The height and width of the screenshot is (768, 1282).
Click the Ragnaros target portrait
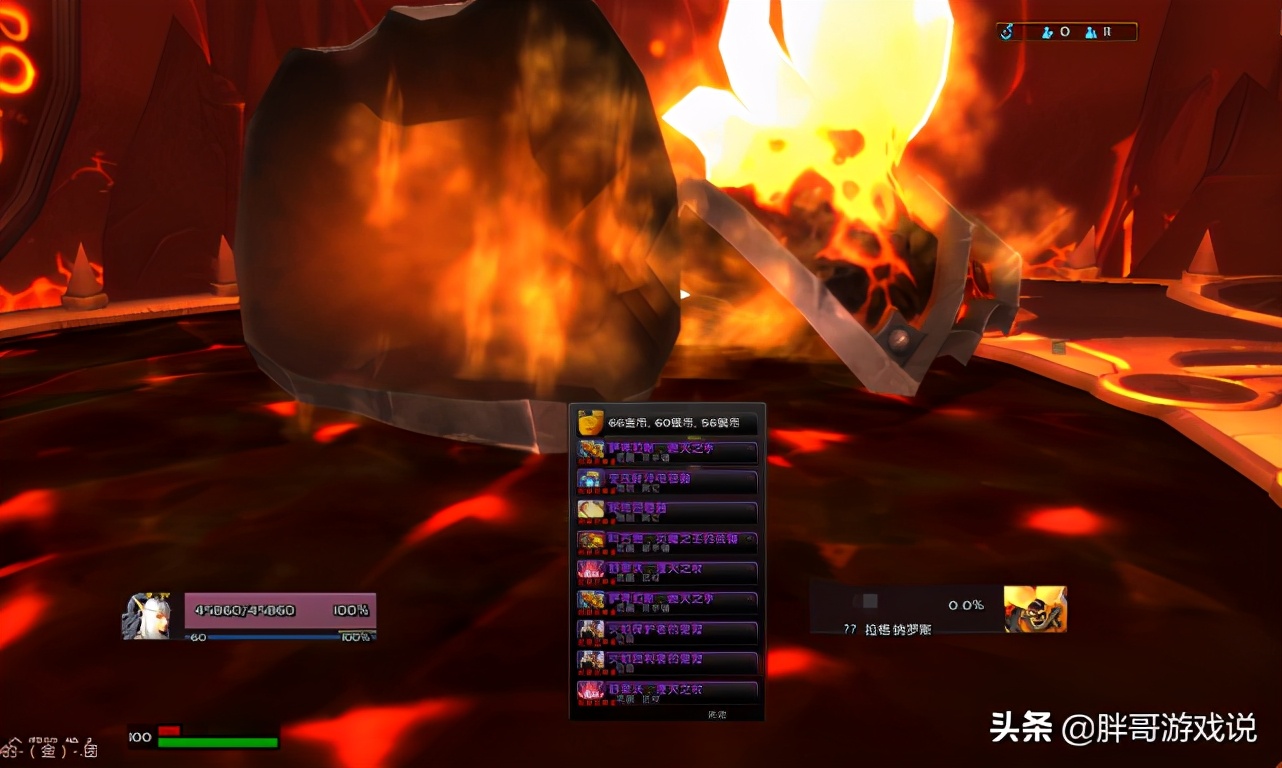[1035, 609]
